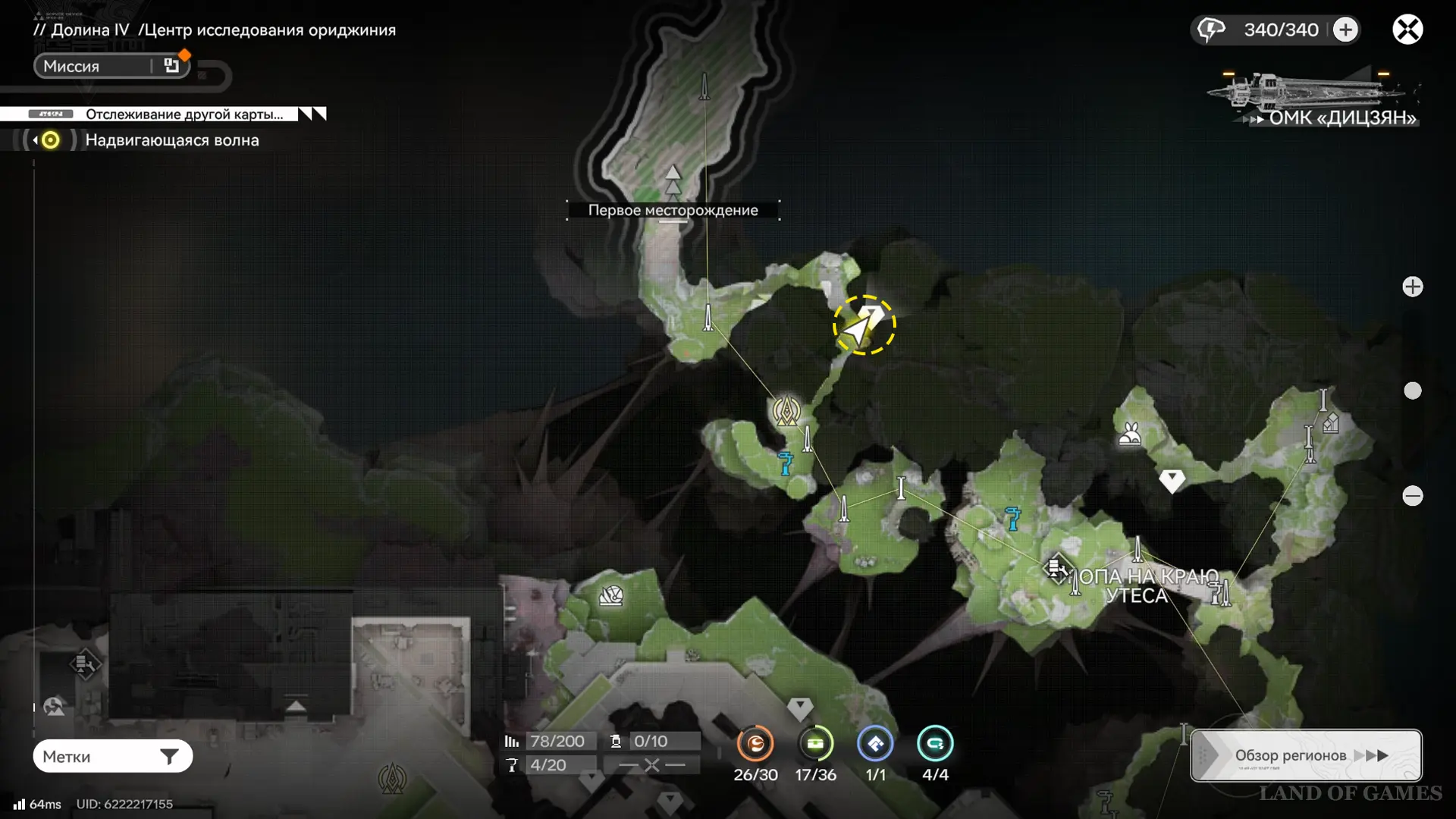The height and width of the screenshot is (819, 1456).
Task: Zoom out on the map
Action: (1412, 496)
